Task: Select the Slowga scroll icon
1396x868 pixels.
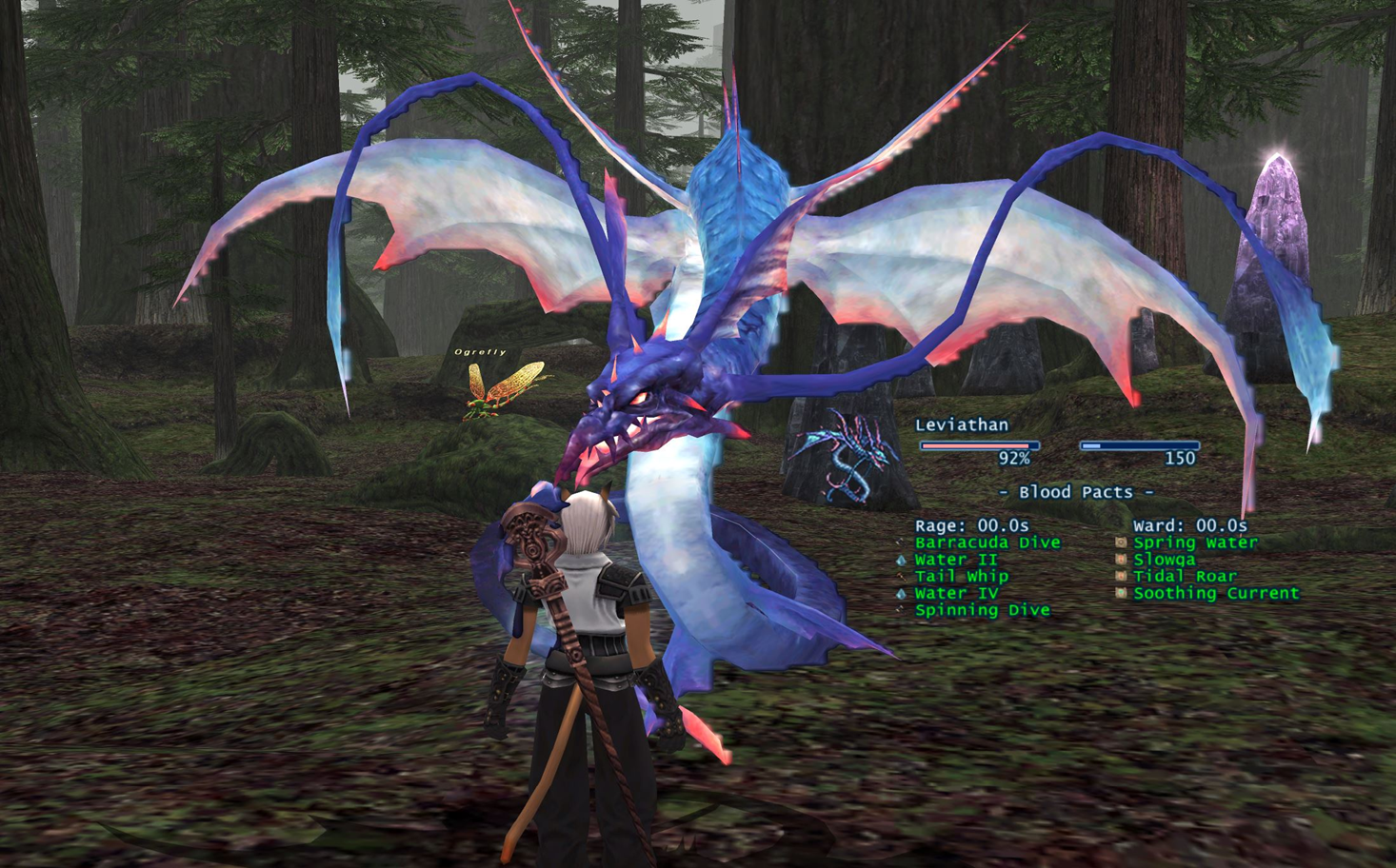Action: click(x=1121, y=560)
